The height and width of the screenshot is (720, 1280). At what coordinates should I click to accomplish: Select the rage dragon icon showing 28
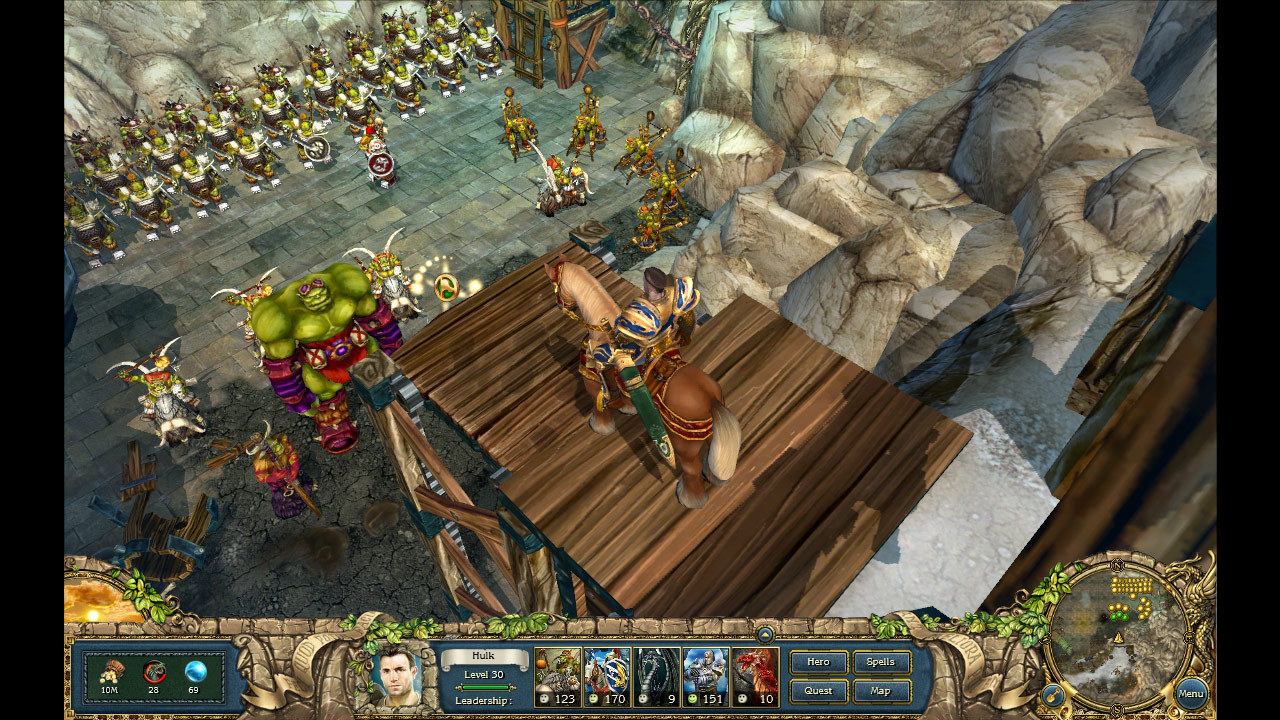click(x=153, y=670)
